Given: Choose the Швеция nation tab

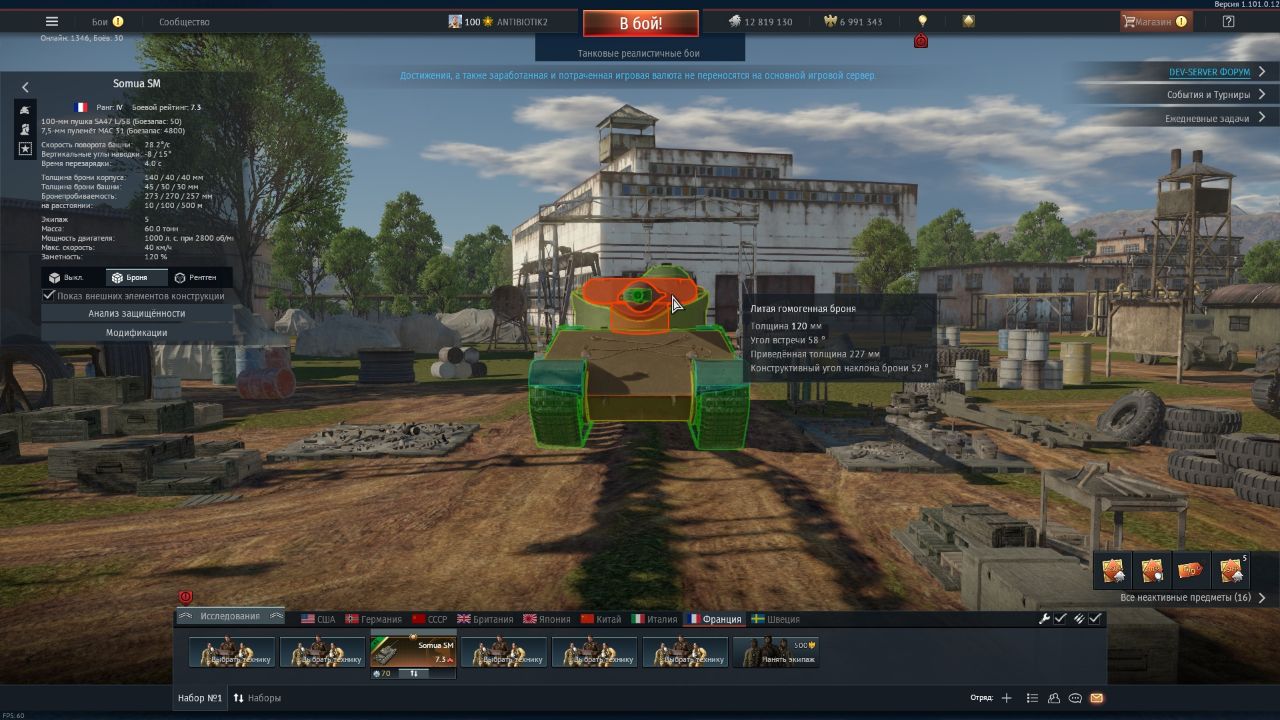Looking at the screenshot, I should [x=775, y=619].
